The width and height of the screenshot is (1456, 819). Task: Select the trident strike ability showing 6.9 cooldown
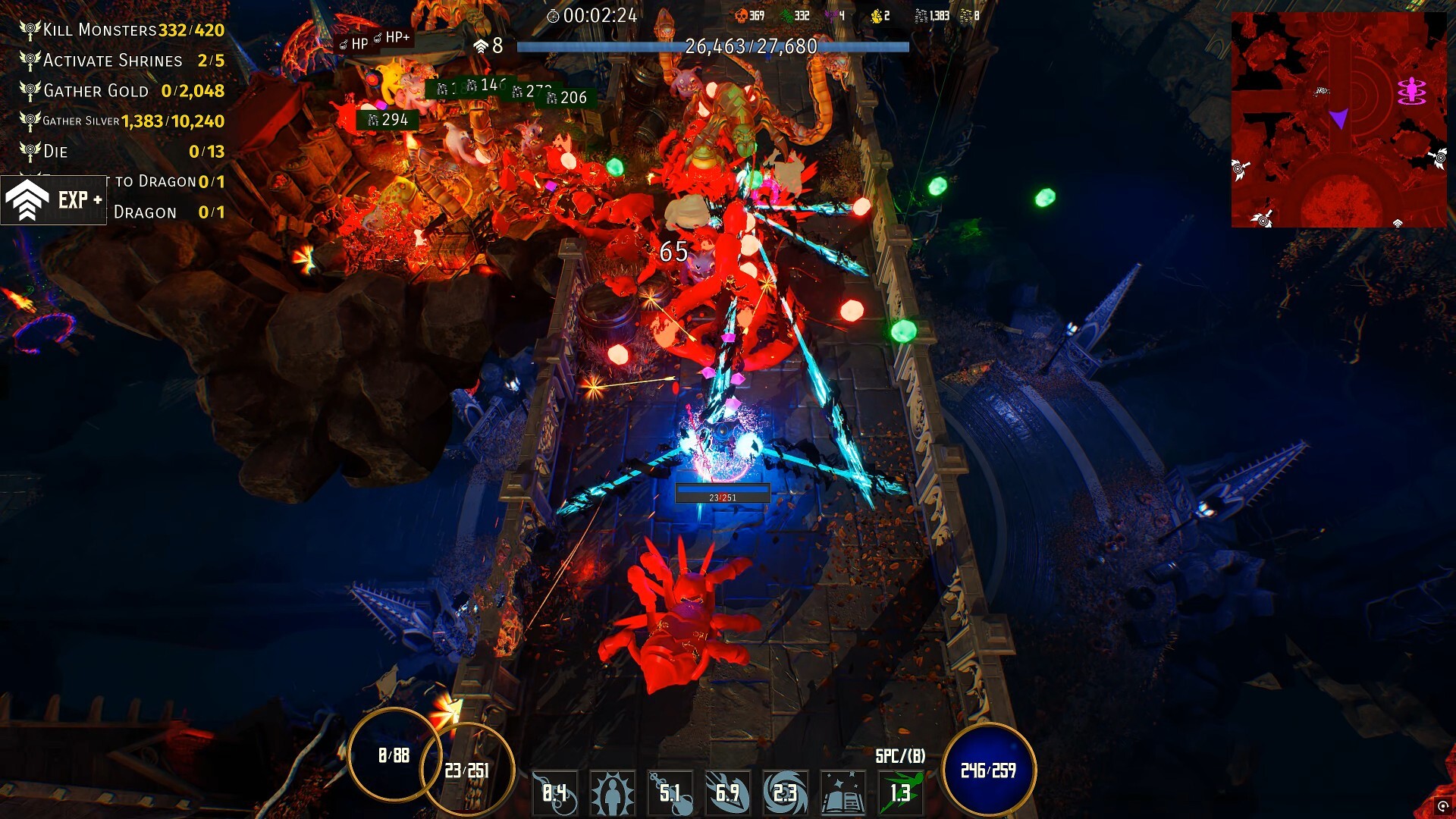(728, 791)
